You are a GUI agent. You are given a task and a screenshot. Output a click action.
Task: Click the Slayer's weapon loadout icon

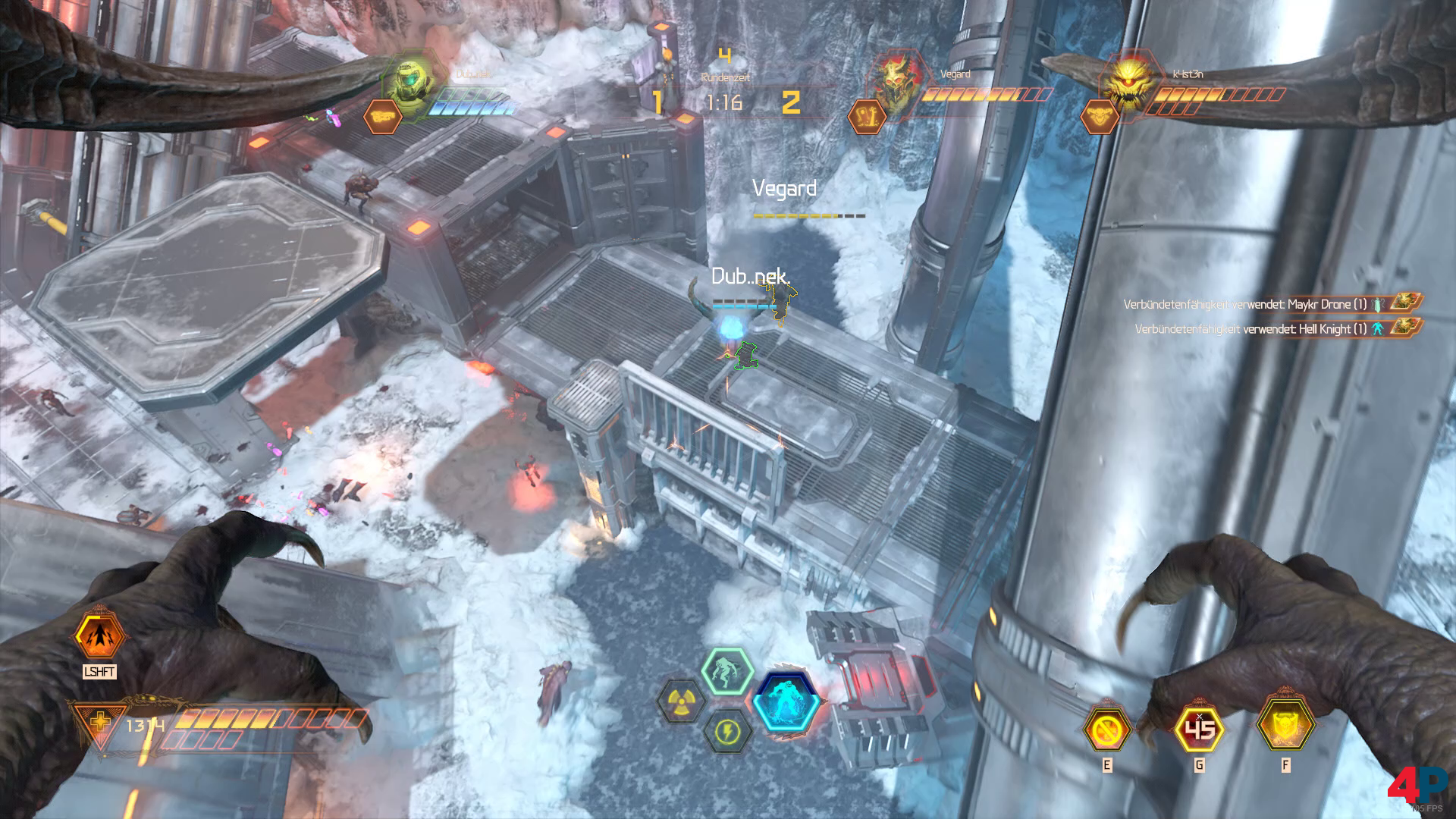coord(382,117)
